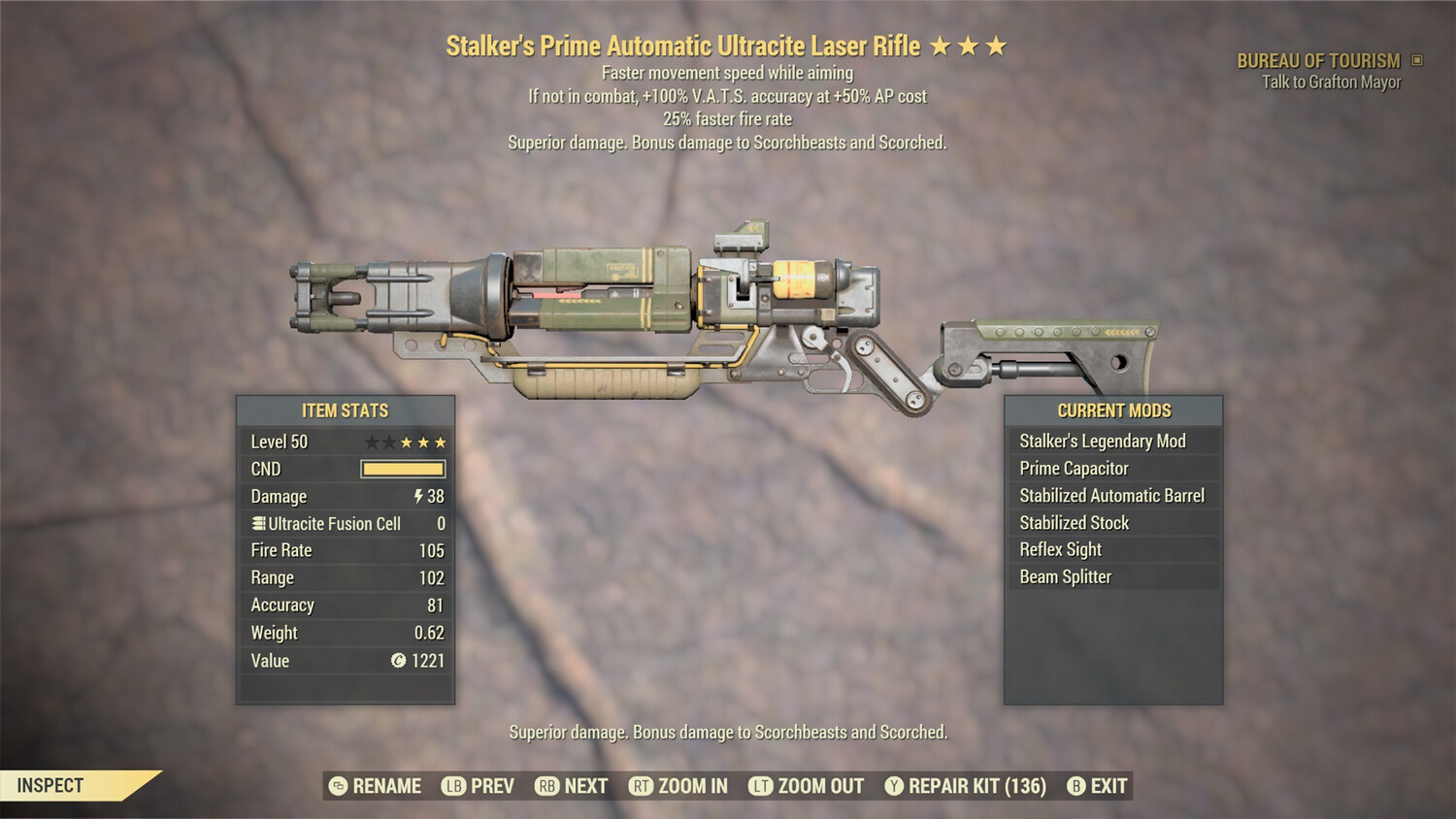The height and width of the screenshot is (819, 1456).
Task: Click the B Exit button icon
Action: 1075,786
